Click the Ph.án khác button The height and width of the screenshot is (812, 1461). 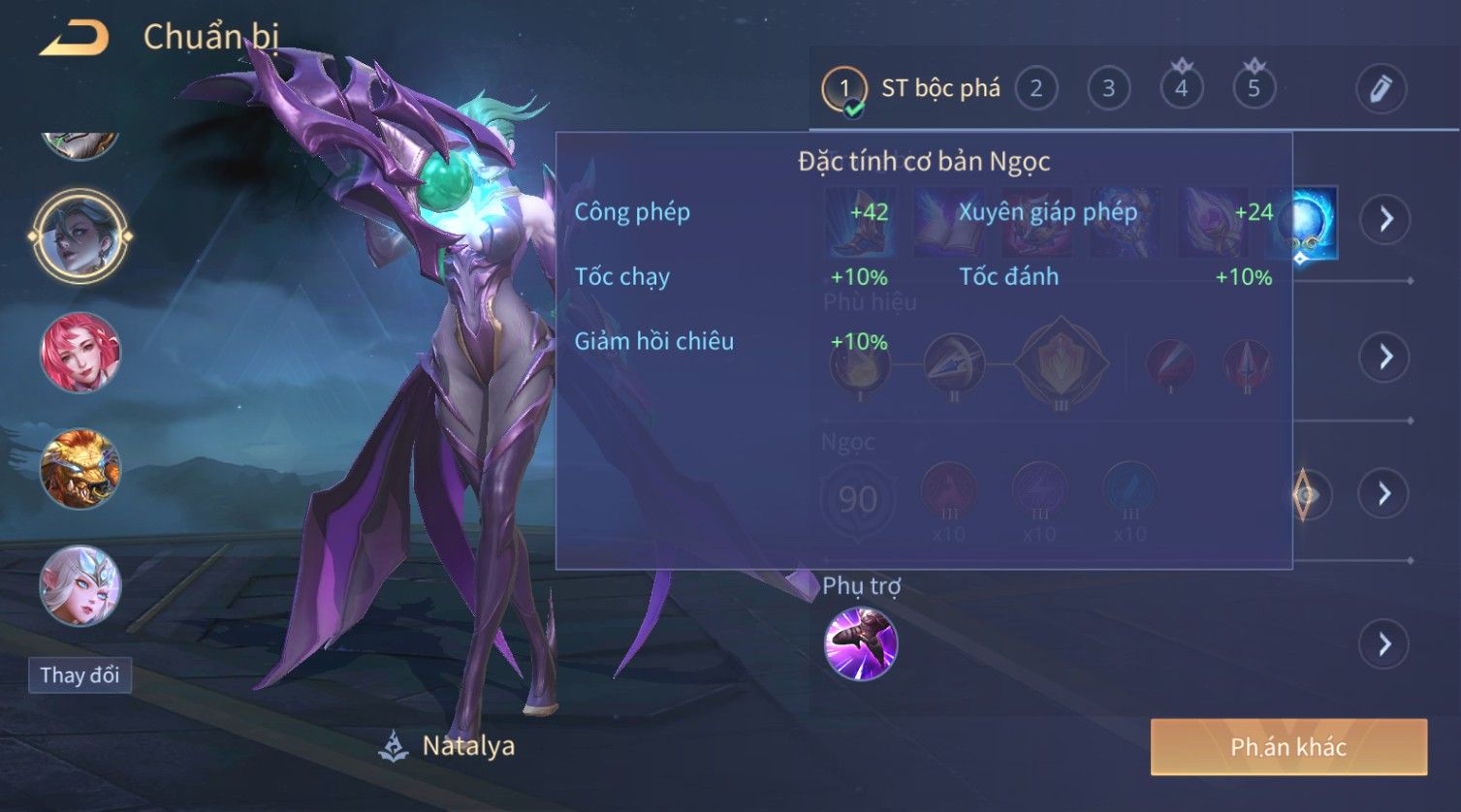(x=1288, y=747)
